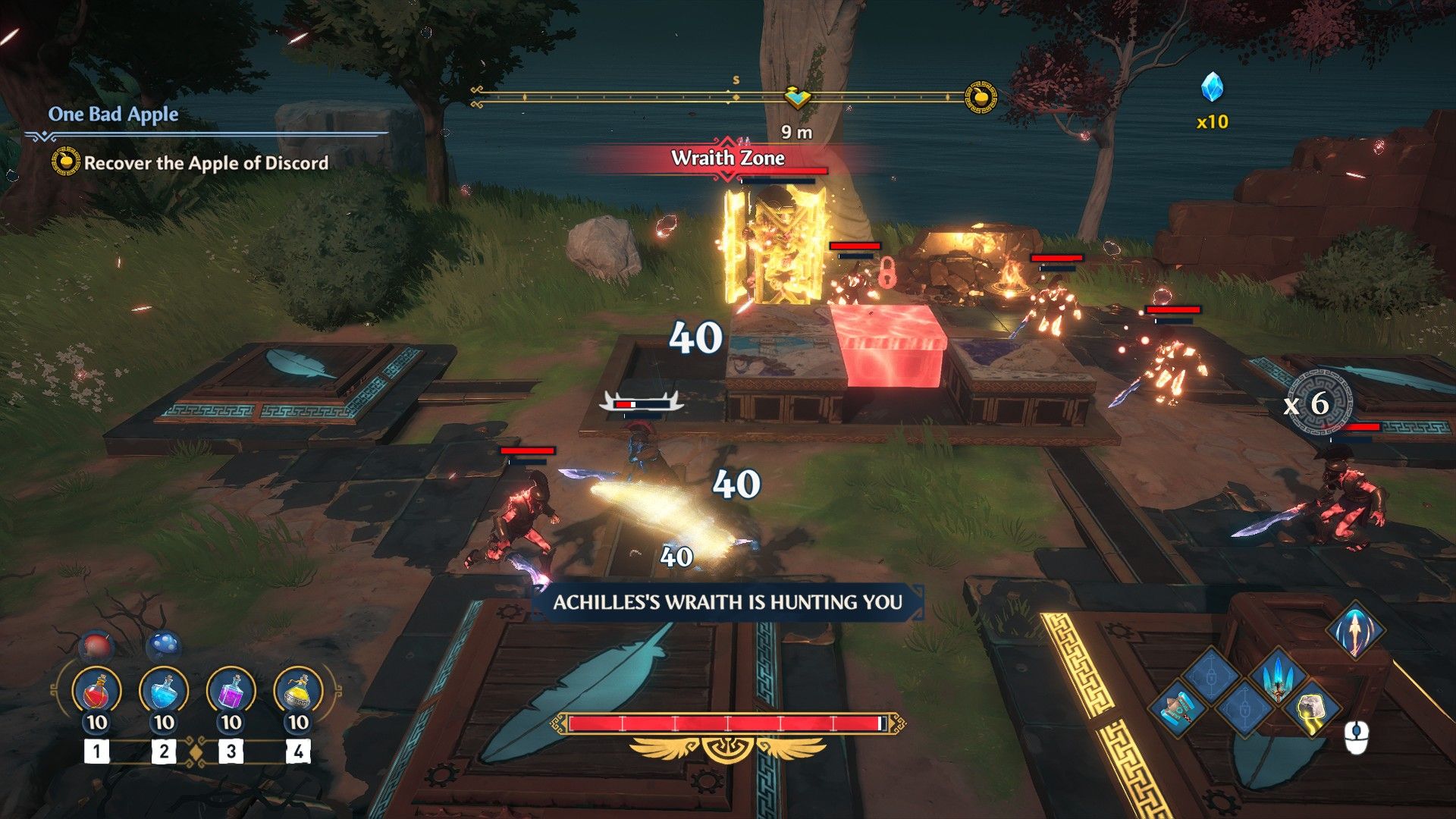
Task: Click the blue crystal currency icon
Action: [1212, 88]
